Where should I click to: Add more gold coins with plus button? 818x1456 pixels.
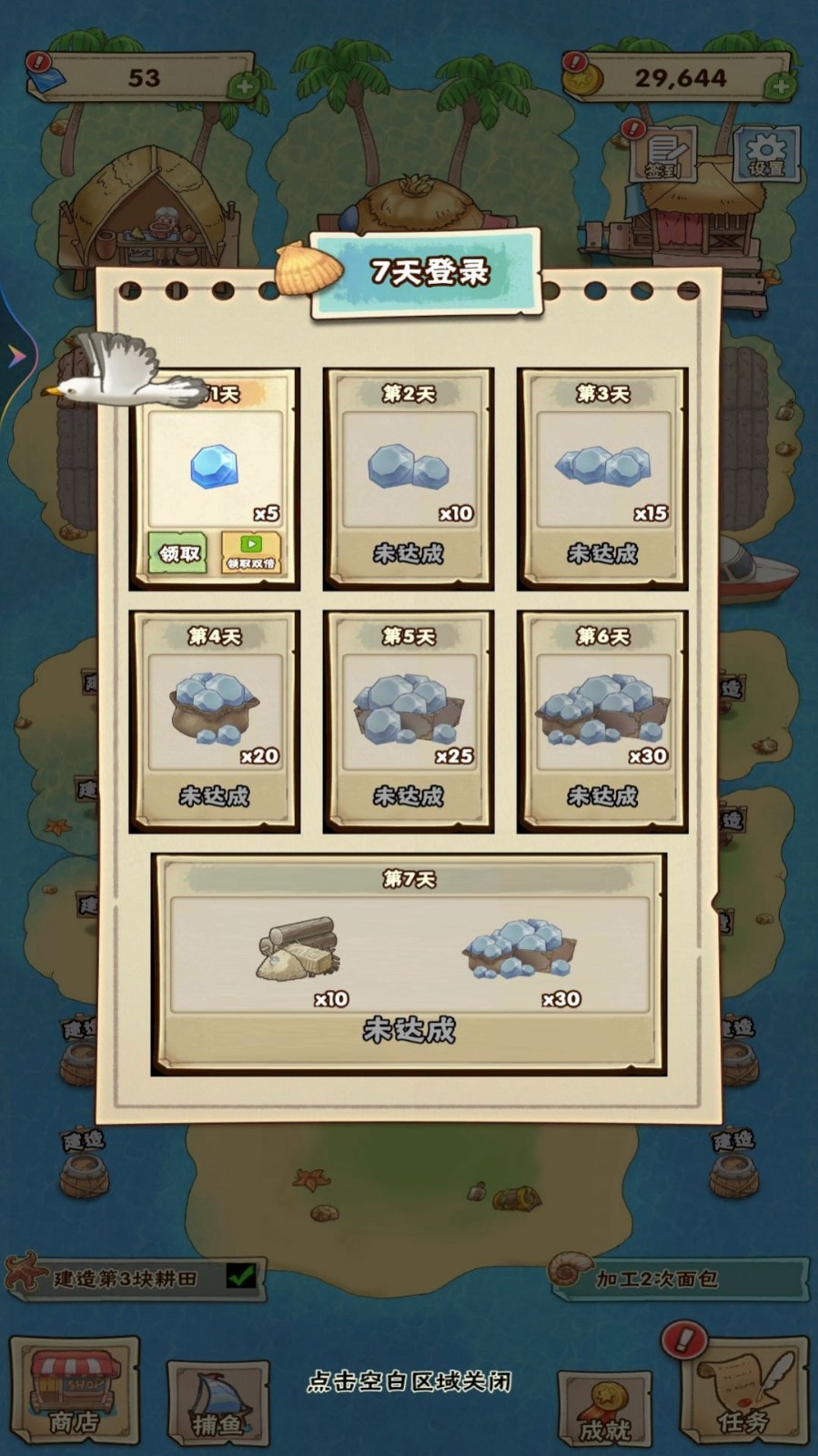pyautogui.click(x=779, y=87)
